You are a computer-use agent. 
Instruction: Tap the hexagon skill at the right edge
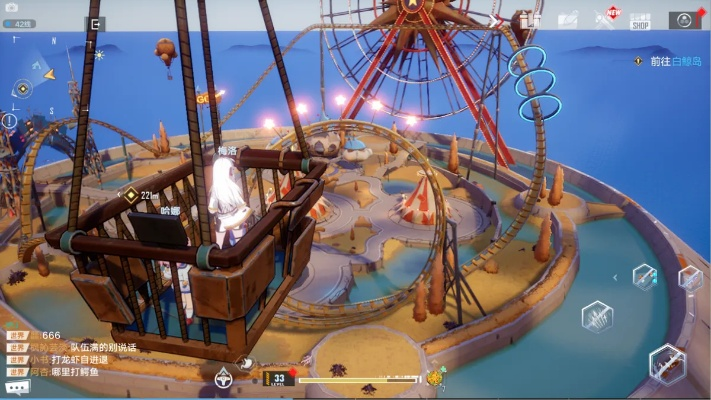[691, 278]
